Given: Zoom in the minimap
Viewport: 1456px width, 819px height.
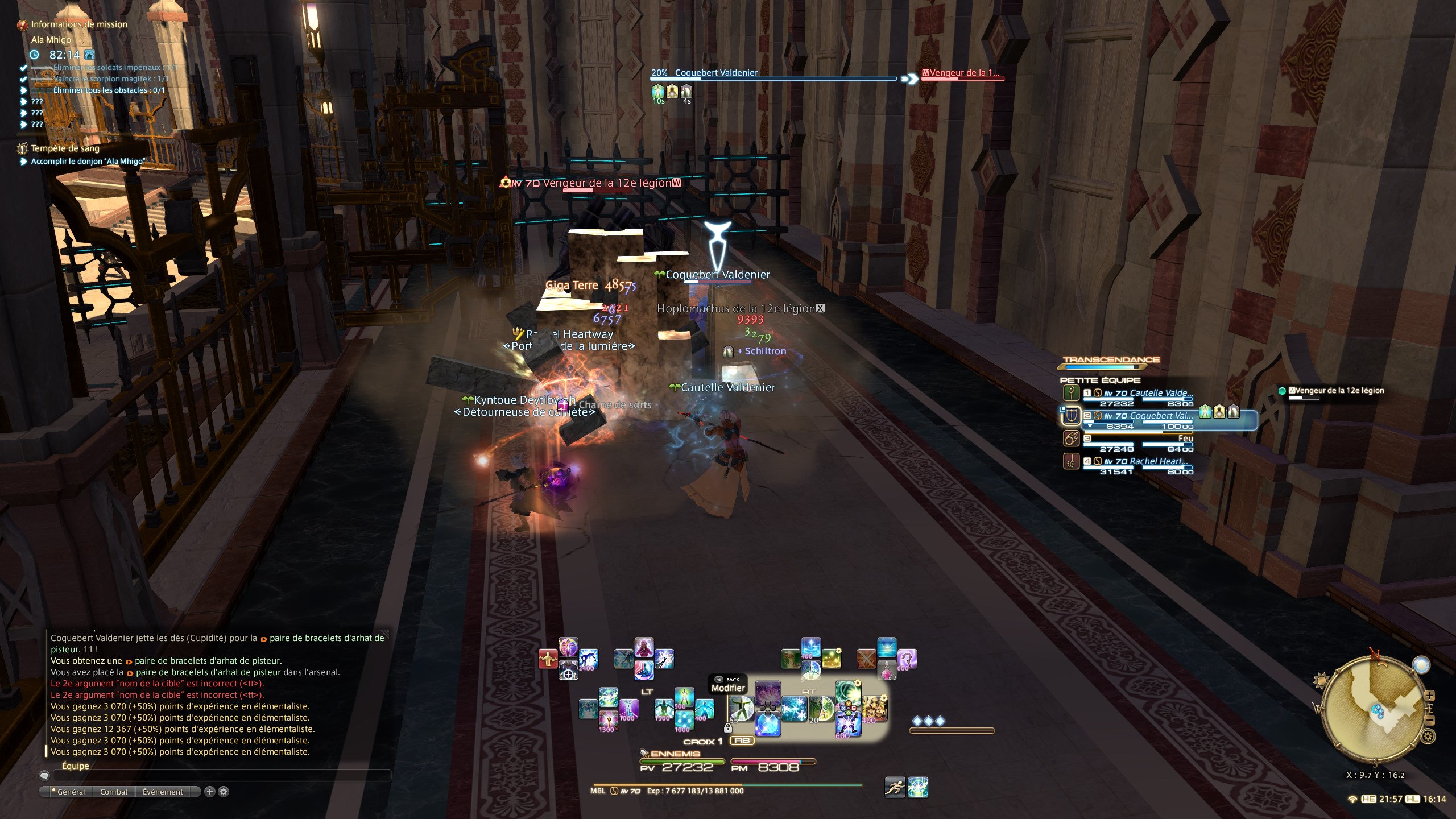Looking at the screenshot, I should [x=1430, y=696].
